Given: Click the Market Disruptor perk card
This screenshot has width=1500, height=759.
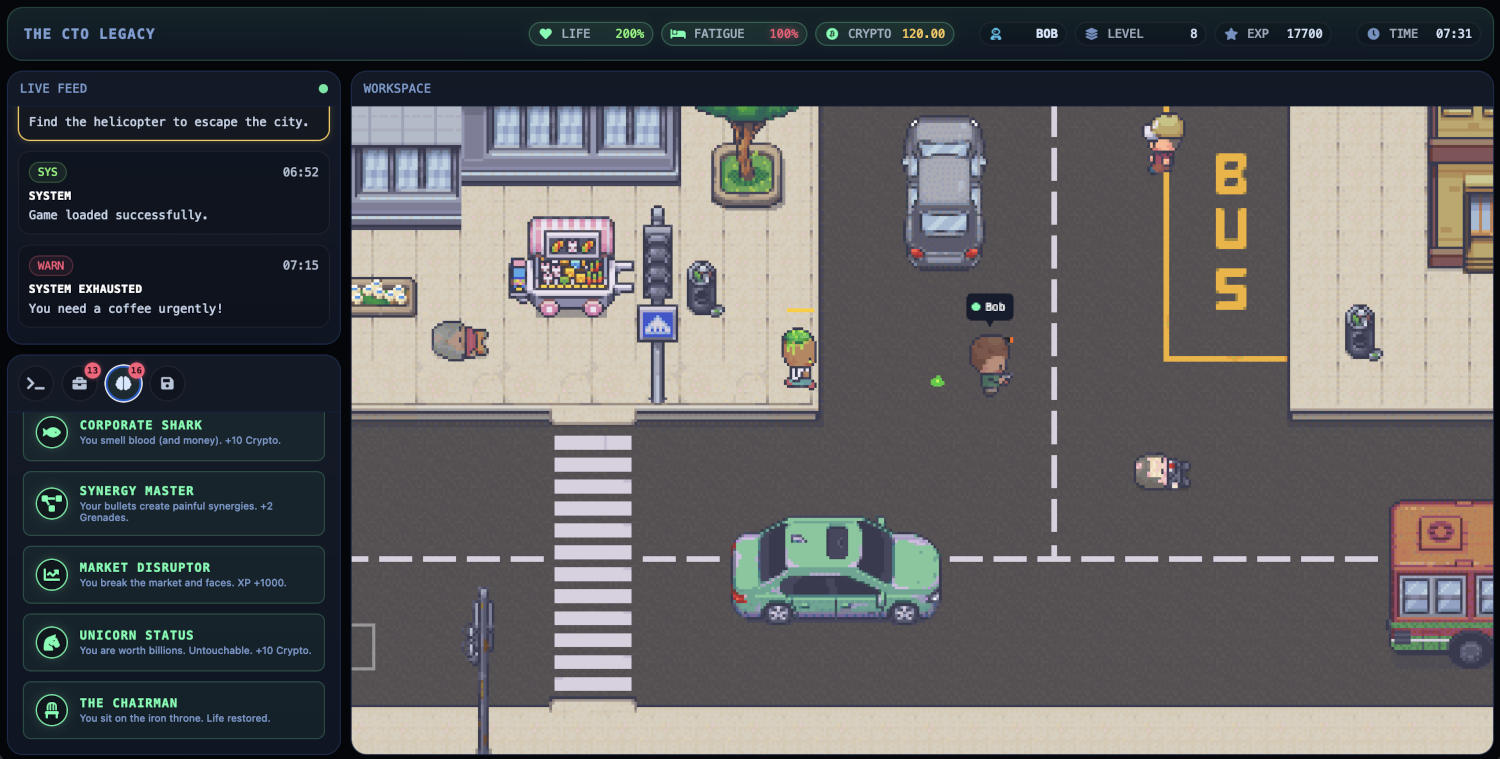Looking at the screenshot, I should tap(174, 574).
